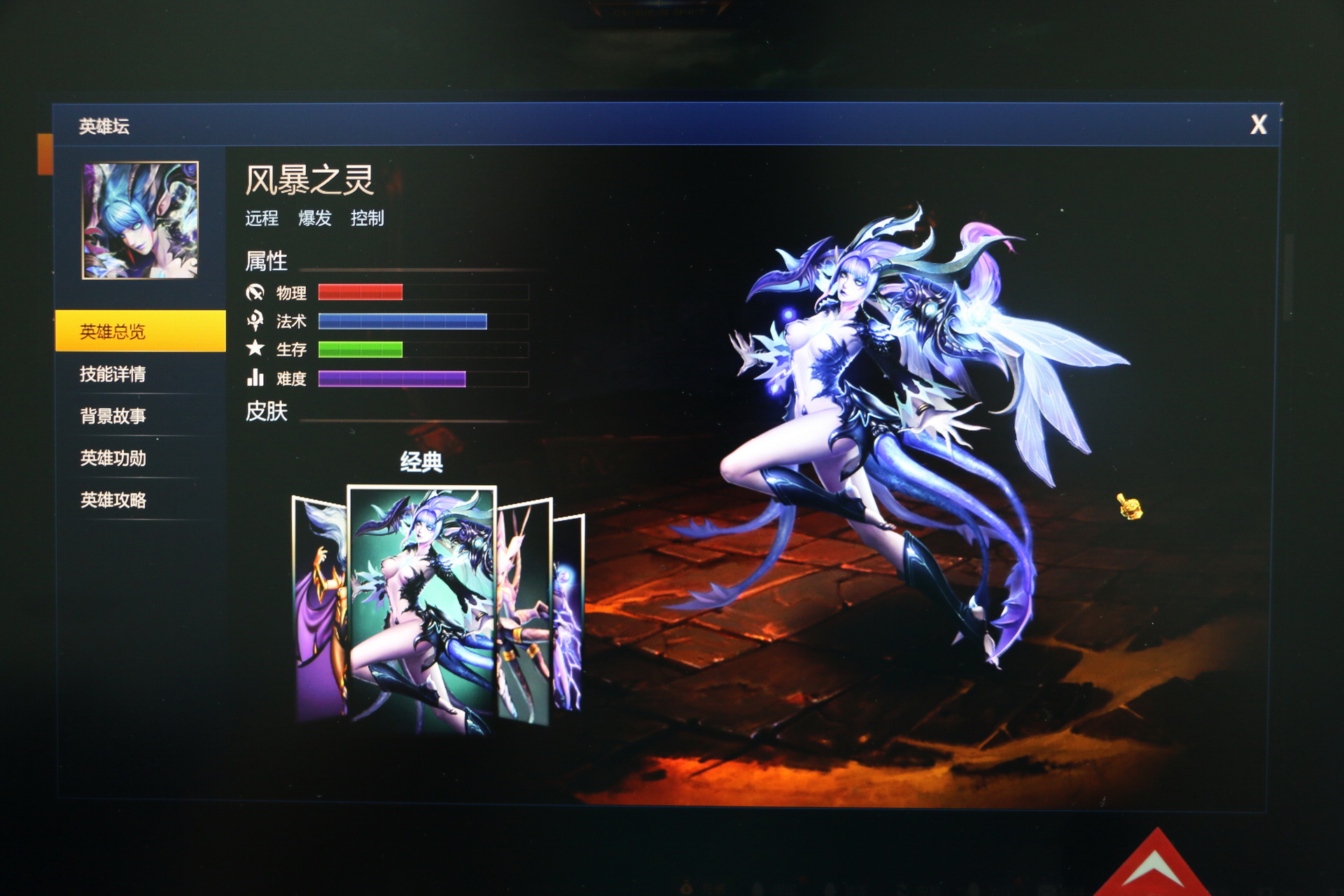Click the 法术 blue attribute bar

point(402,322)
